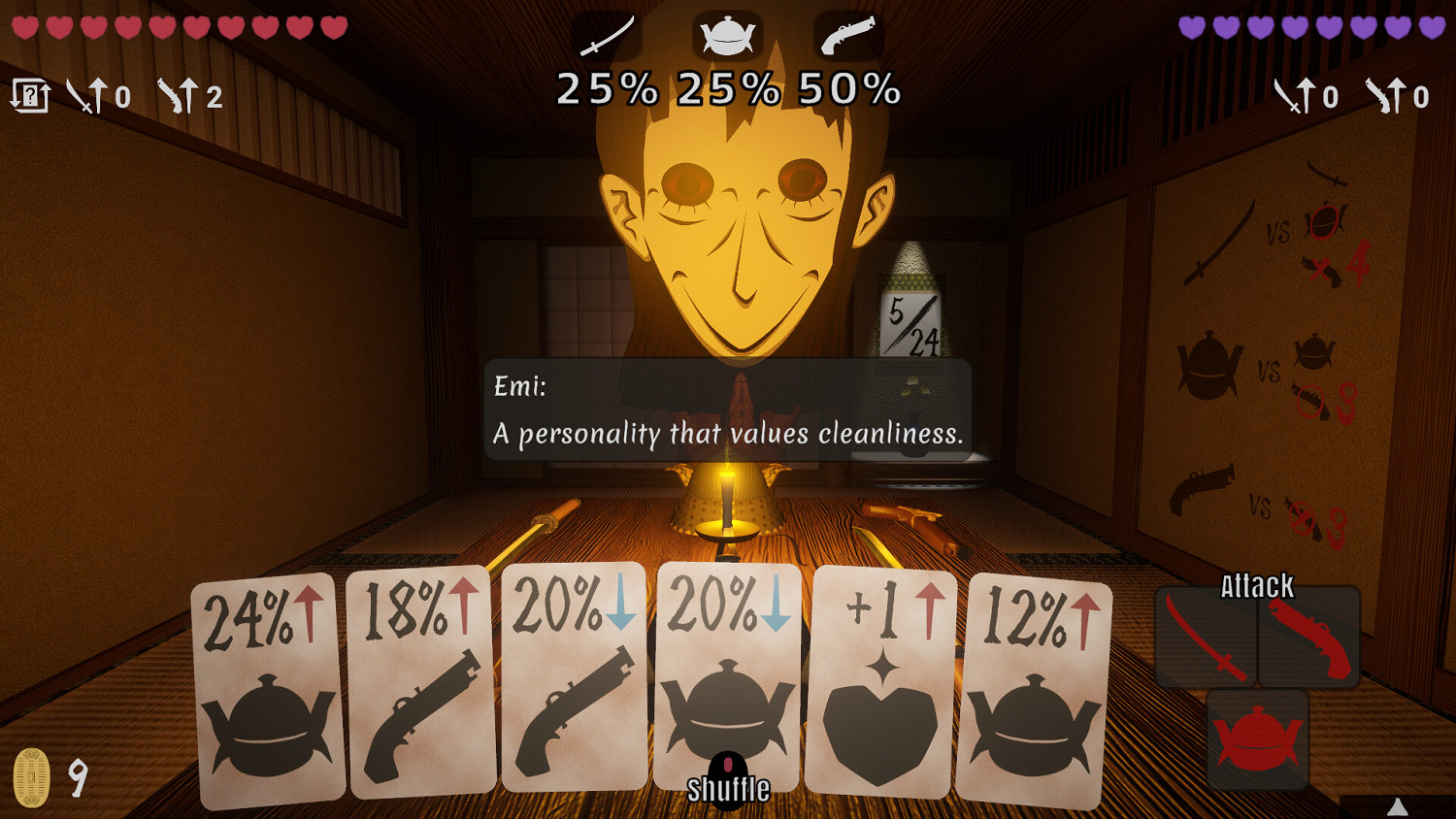
Task: Toggle the katana upgrade counter showing 0
Action: (x=98, y=96)
